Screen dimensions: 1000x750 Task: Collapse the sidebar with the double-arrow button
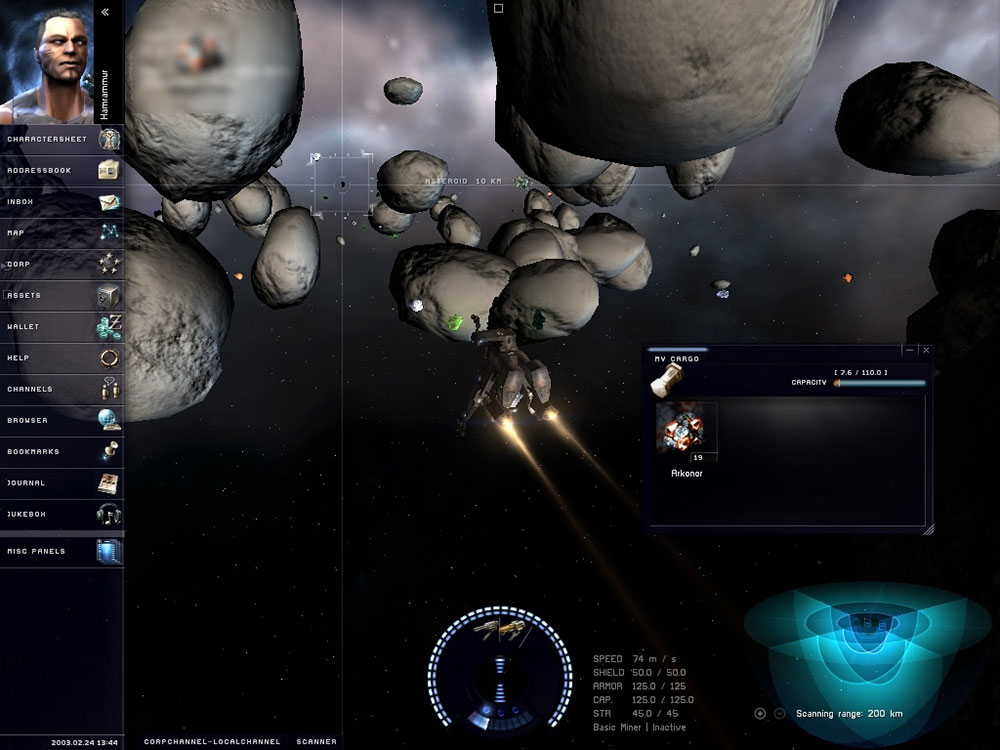[x=106, y=12]
